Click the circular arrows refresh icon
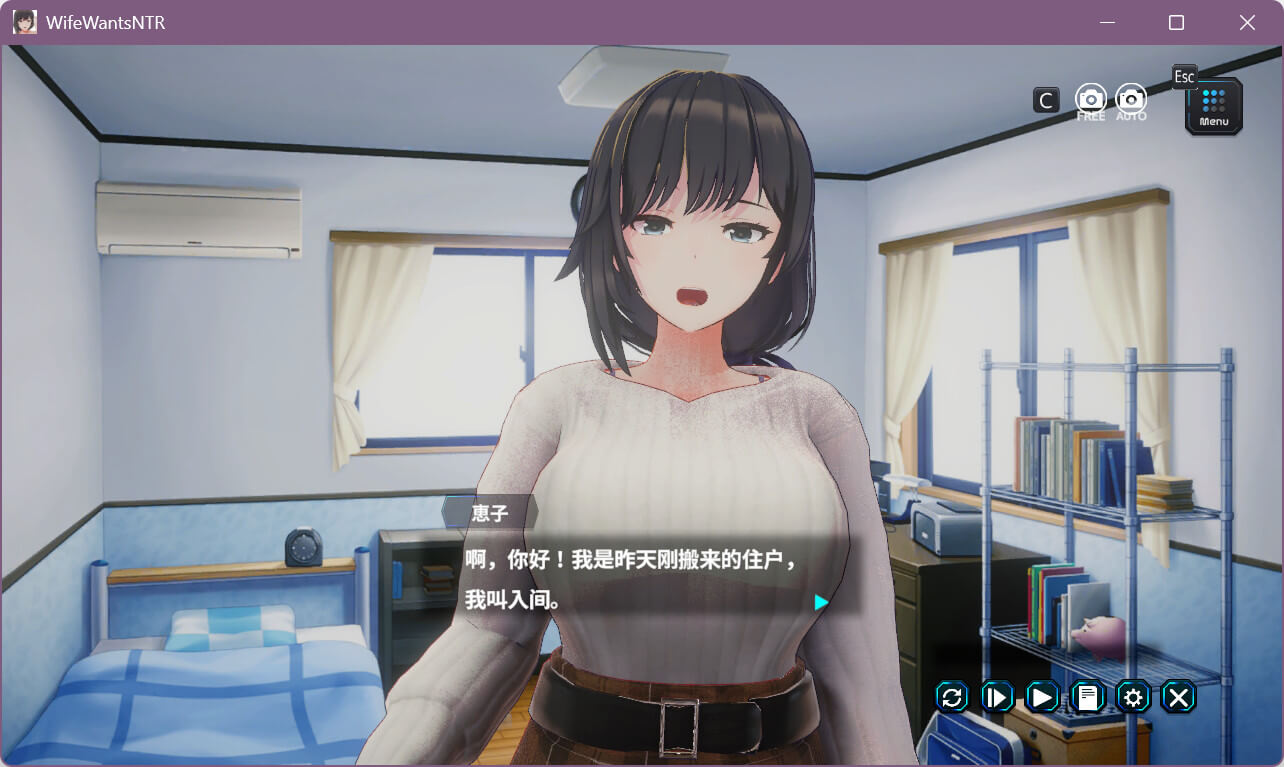The image size is (1284, 767). coord(952,697)
